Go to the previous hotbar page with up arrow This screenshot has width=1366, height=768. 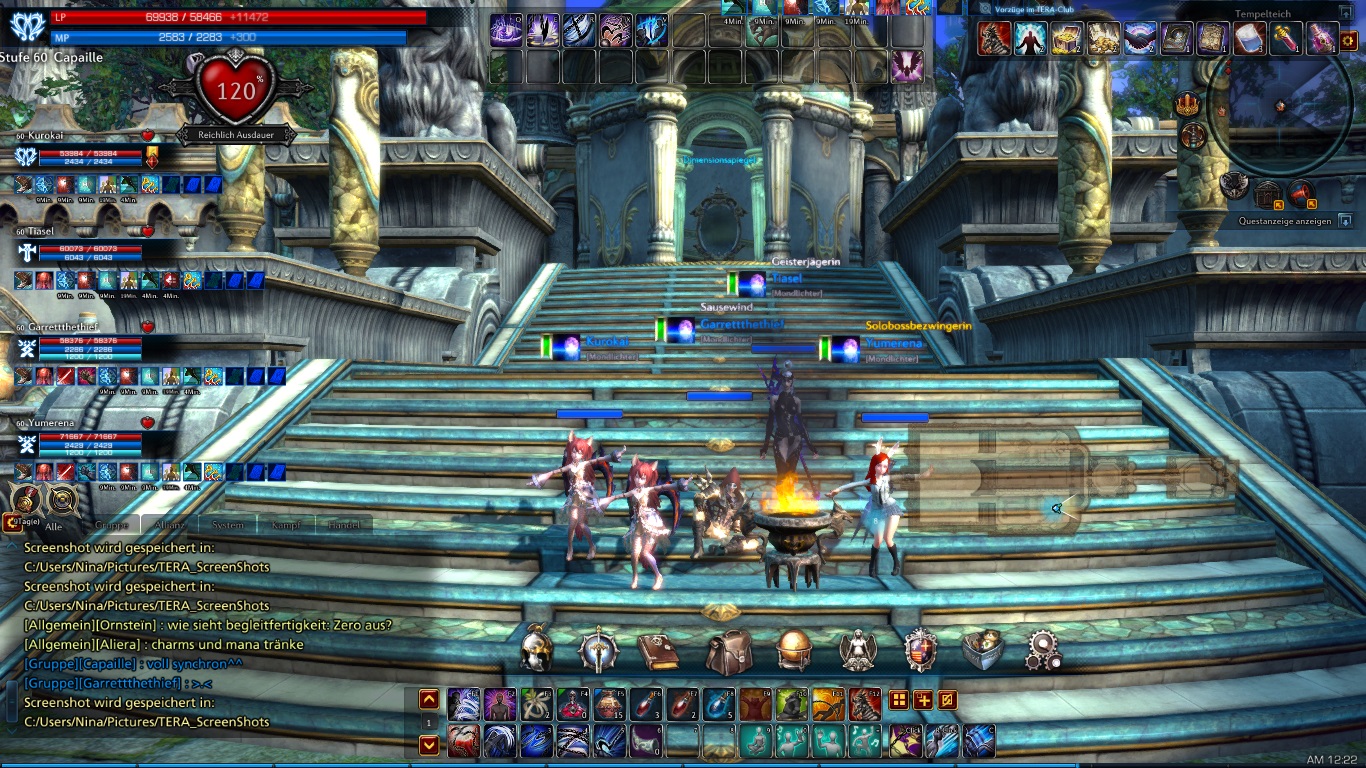[x=429, y=700]
